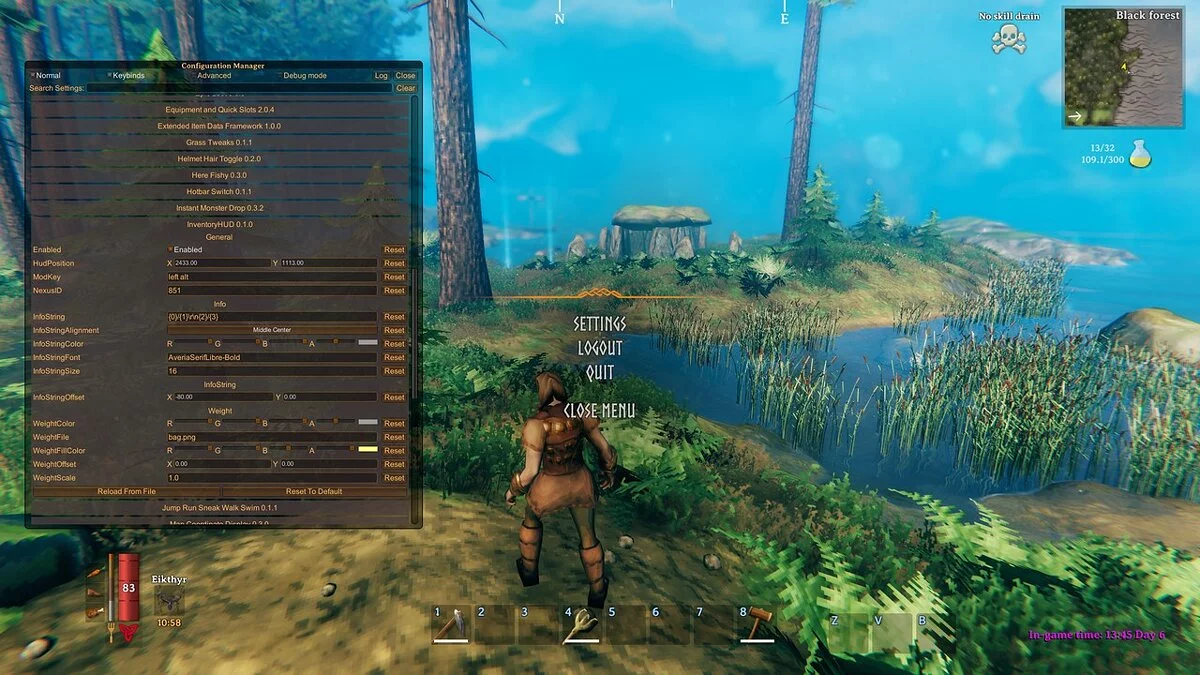Toggle the Keybinds filter checkbox

click(x=110, y=76)
